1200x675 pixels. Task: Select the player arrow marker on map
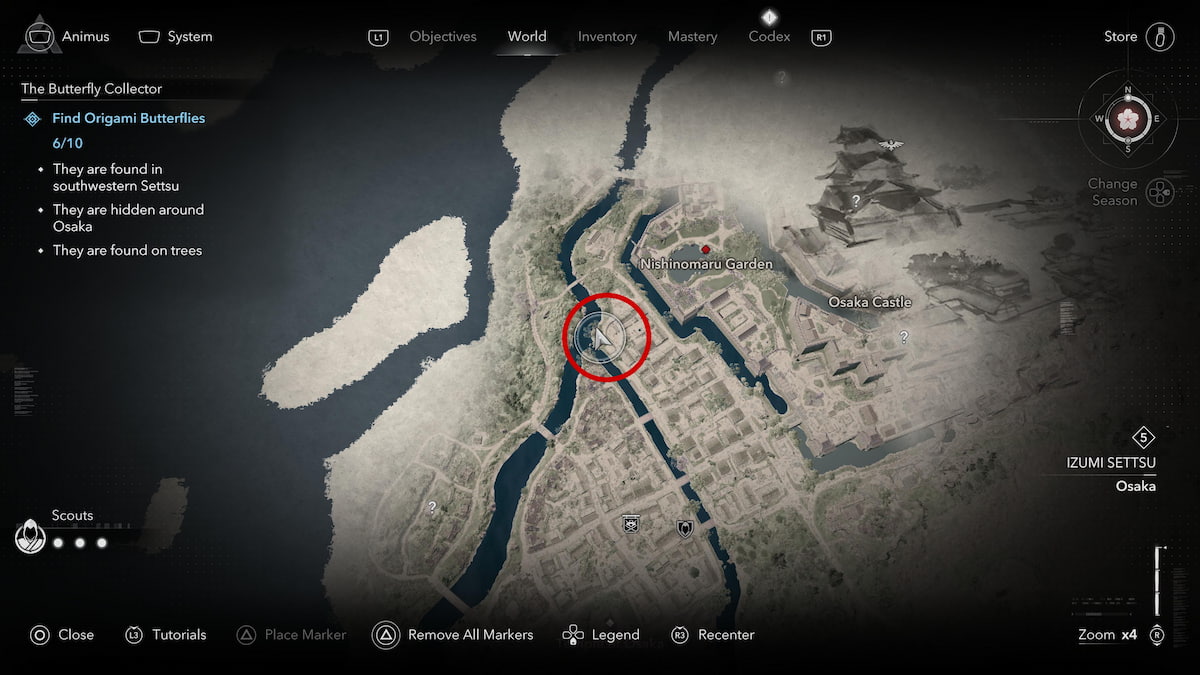click(602, 338)
